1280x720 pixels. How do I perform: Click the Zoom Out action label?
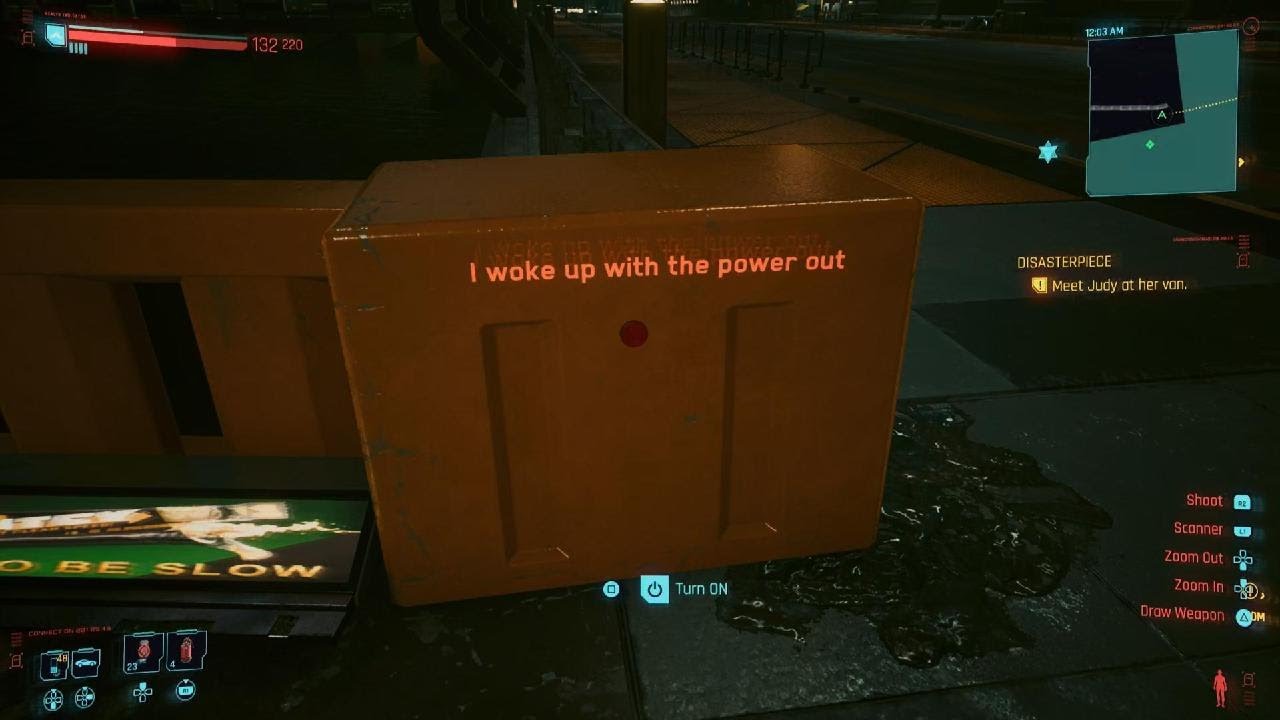coord(1194,558)
